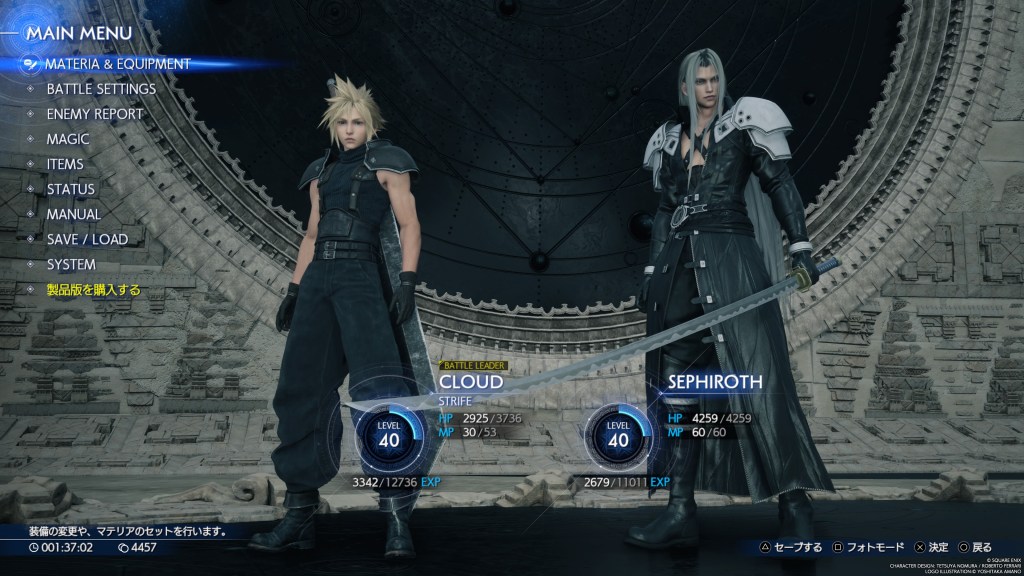This screenshot has height=576, width=1024.
Task: Select Save / Load
Action: 87,239
